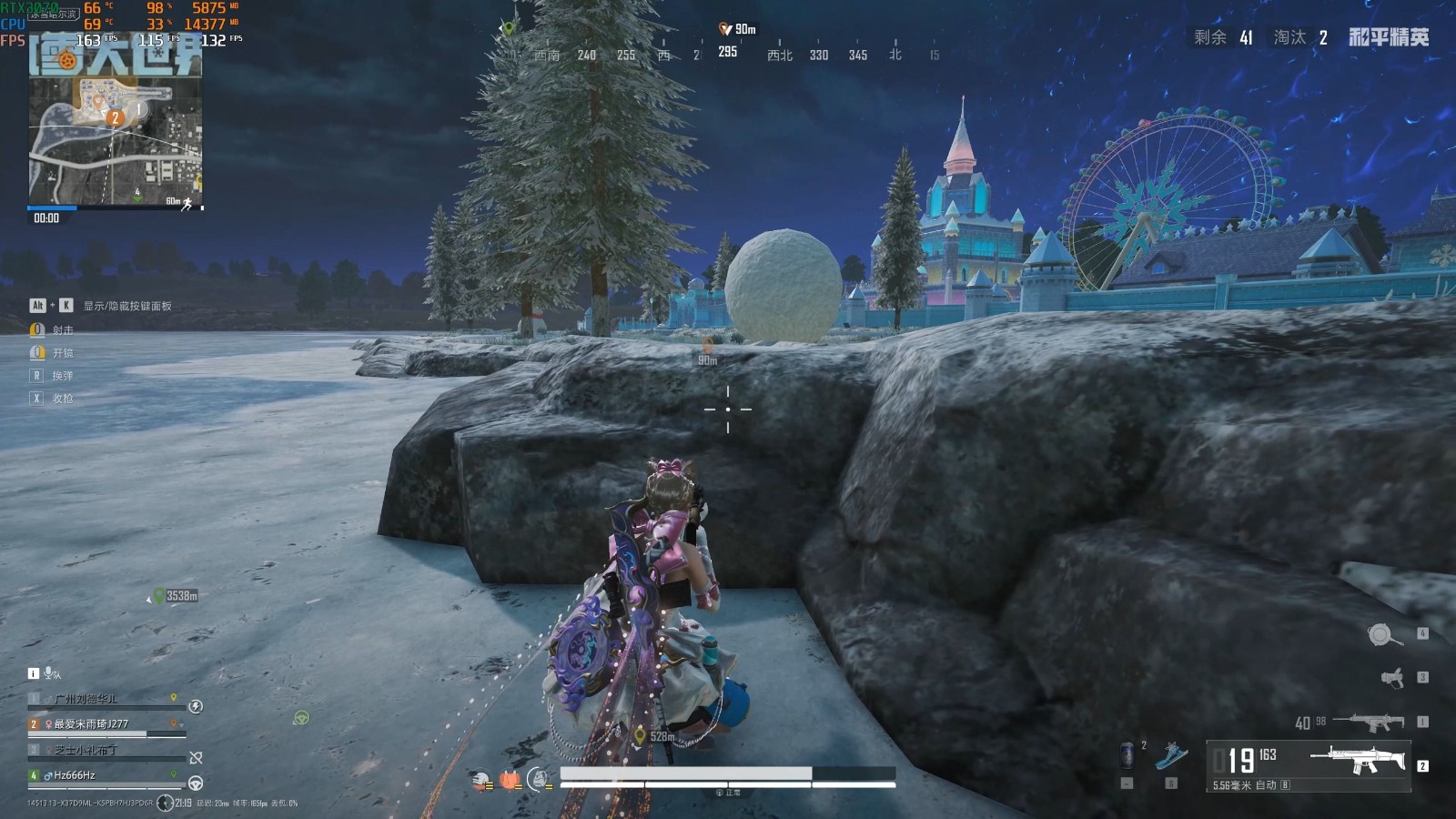Select teammate 最爱宋雨琦J277 in the squad list
This screenshot has height=819, width=1456.
(x=91, y=723)
